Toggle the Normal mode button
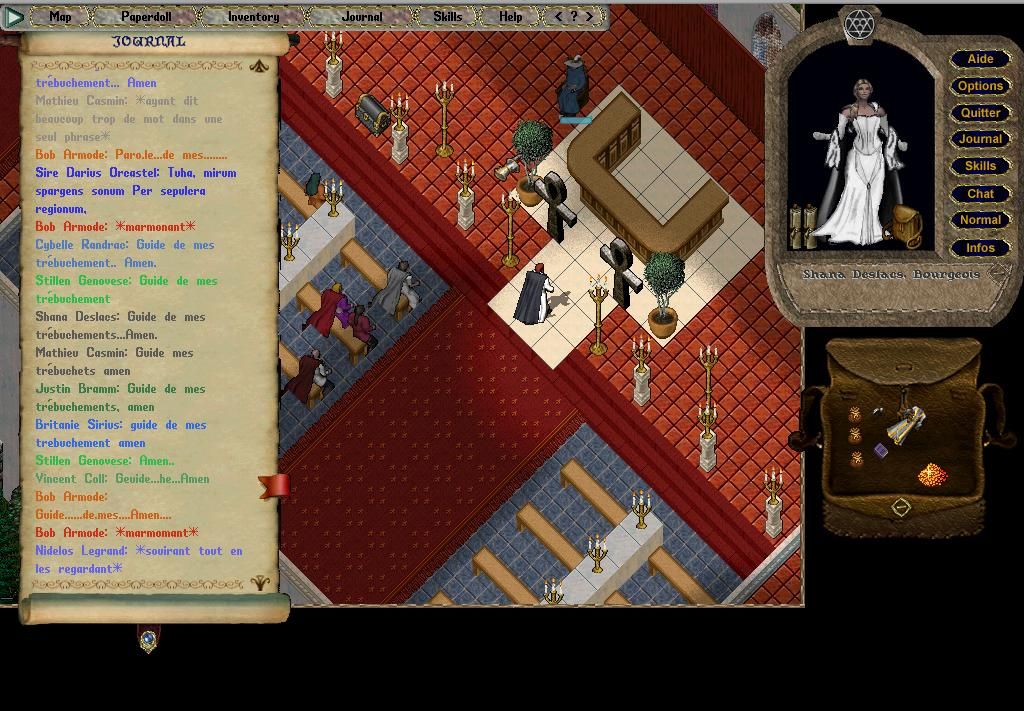 tap(980, 220)
